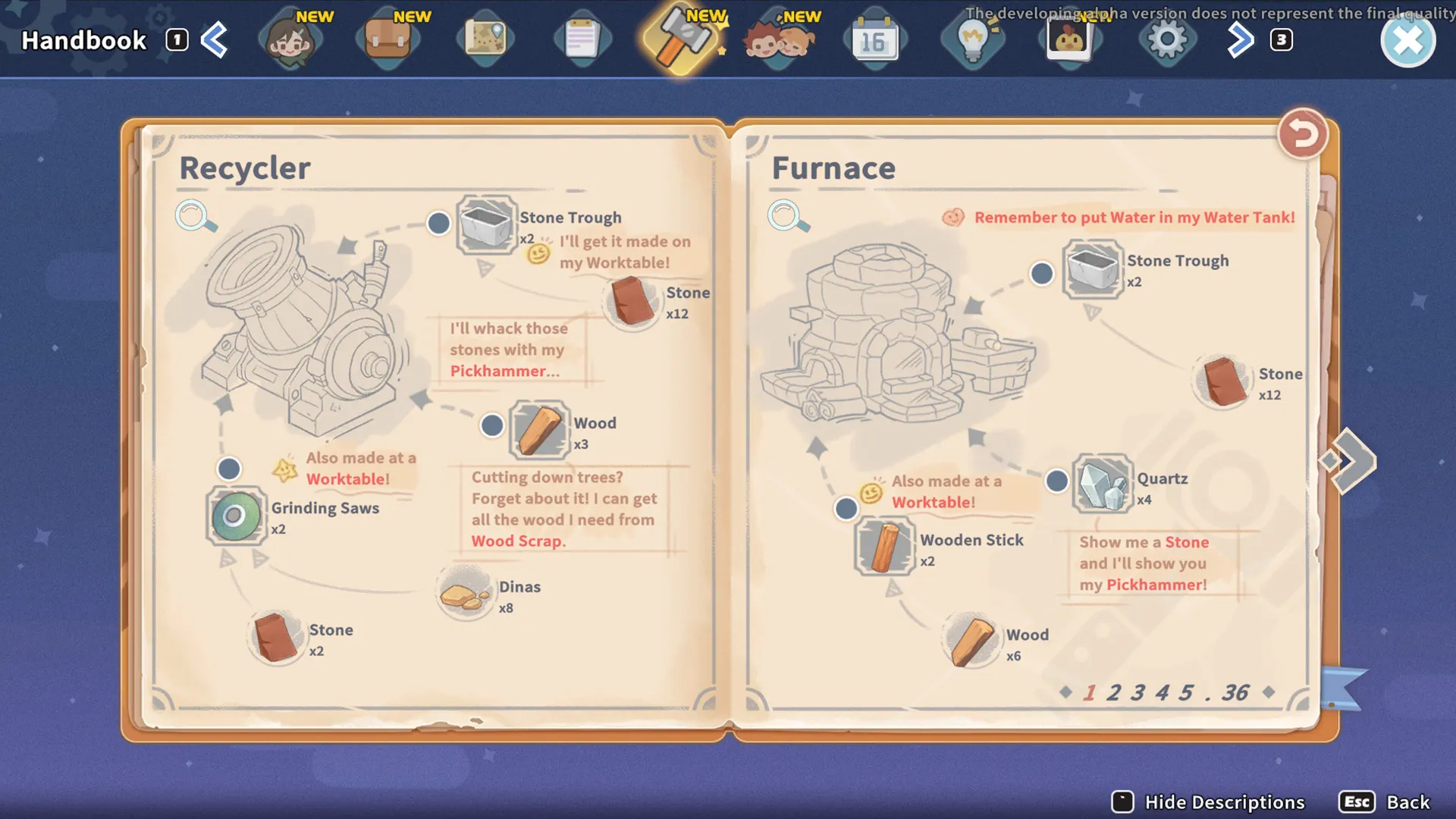This screenshot has width=1456, height=819.
Task: Open the gear settings tab
Action: pyautogui.click(x=1166, y=41)
